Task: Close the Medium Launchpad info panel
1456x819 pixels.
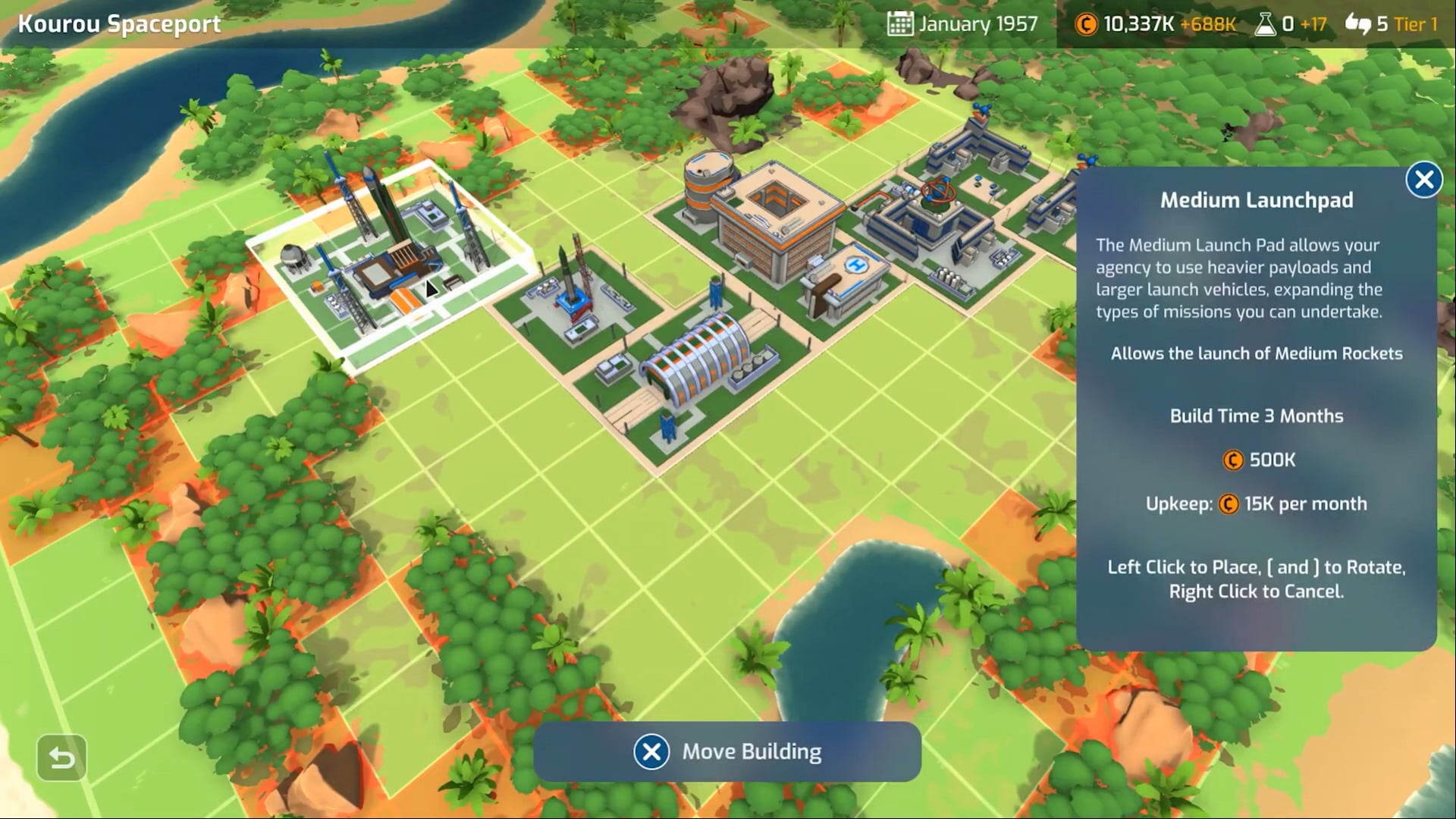Action: point(1423,180)
